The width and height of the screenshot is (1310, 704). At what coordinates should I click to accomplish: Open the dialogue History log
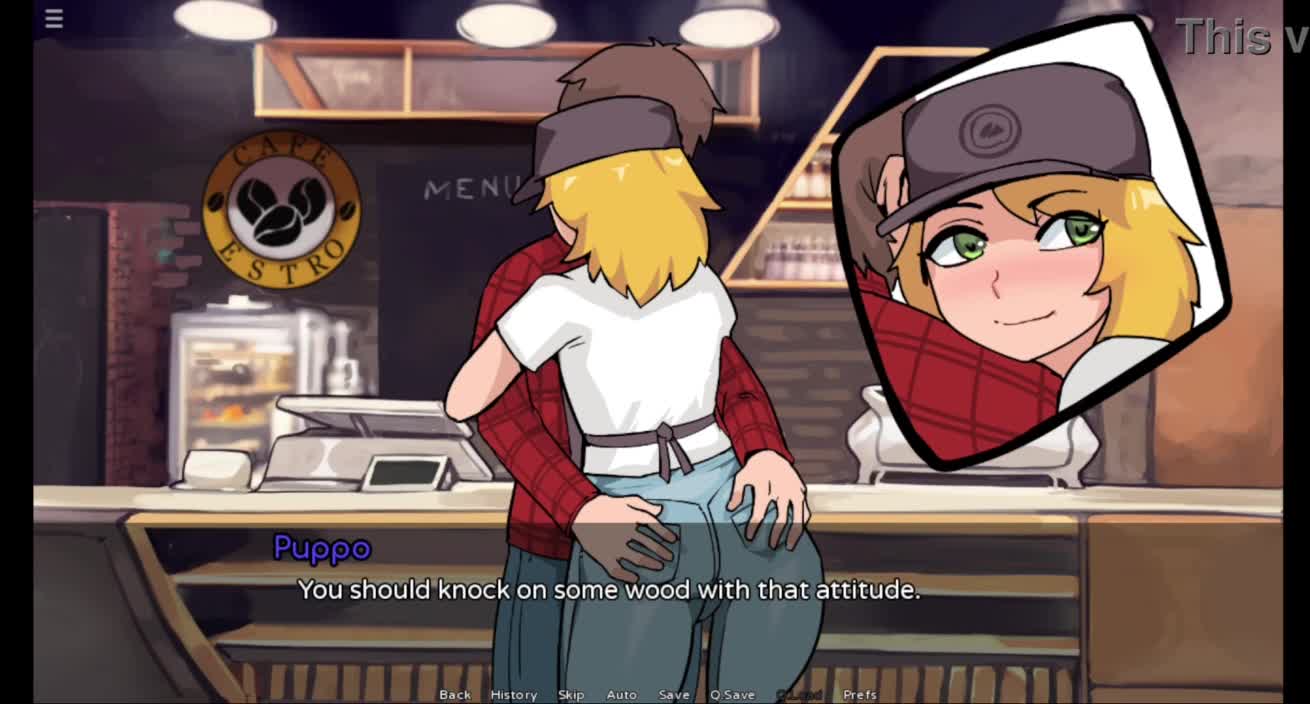(513, 694)
